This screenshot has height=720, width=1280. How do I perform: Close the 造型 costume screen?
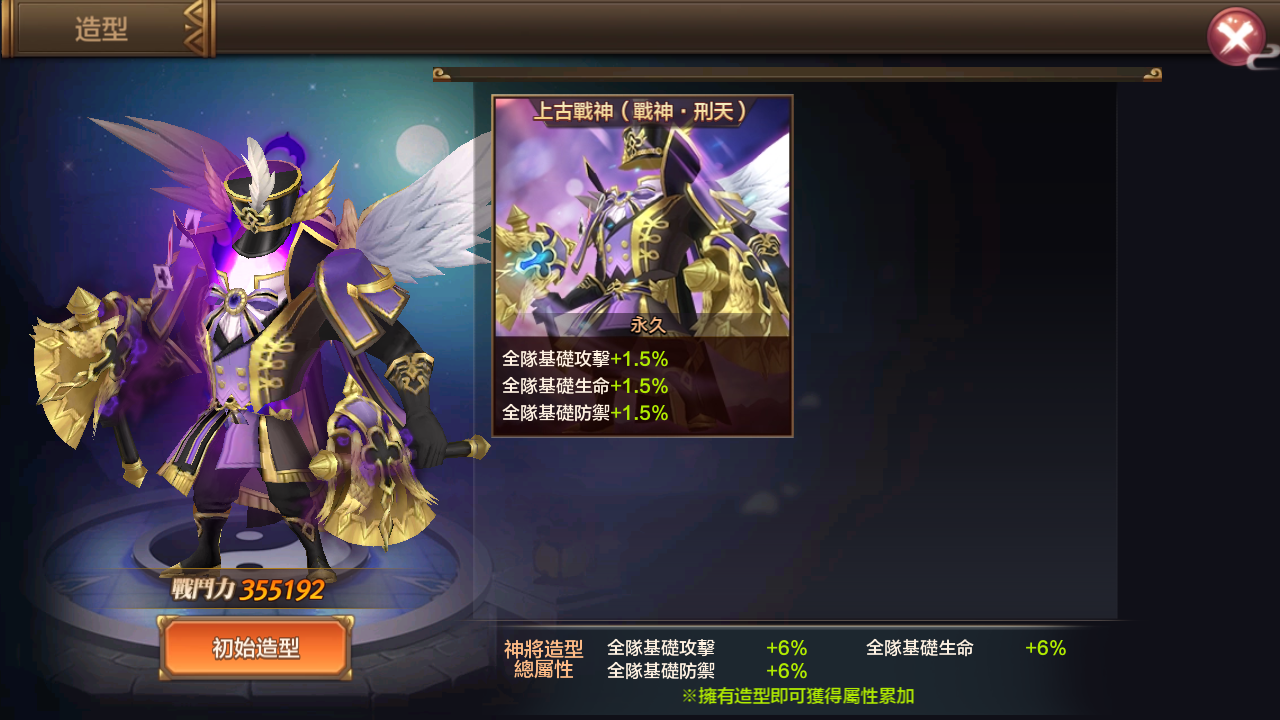click(1236, 38)
